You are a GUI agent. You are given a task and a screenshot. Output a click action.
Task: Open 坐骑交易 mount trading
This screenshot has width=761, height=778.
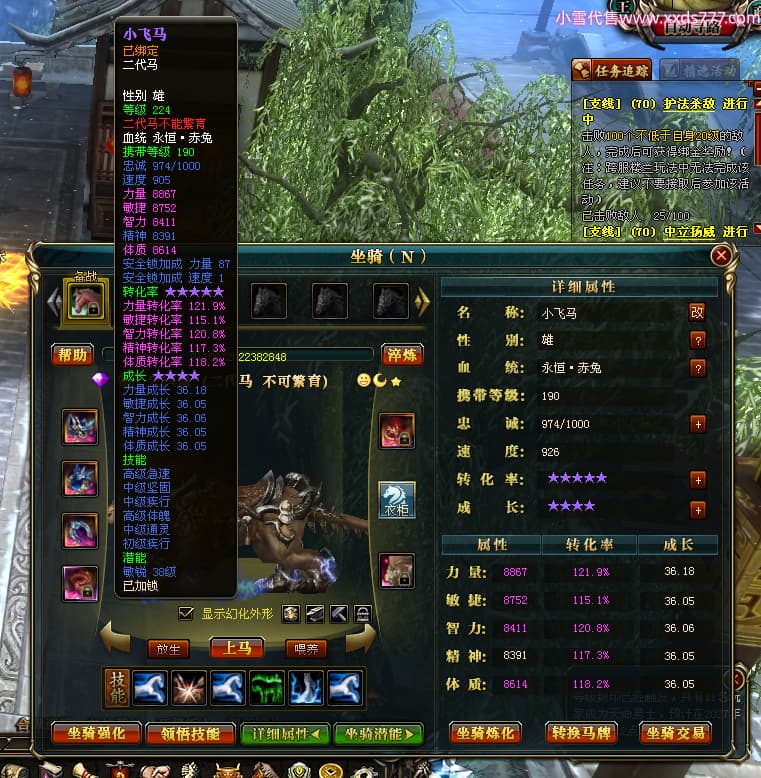[x=675, y=733]
